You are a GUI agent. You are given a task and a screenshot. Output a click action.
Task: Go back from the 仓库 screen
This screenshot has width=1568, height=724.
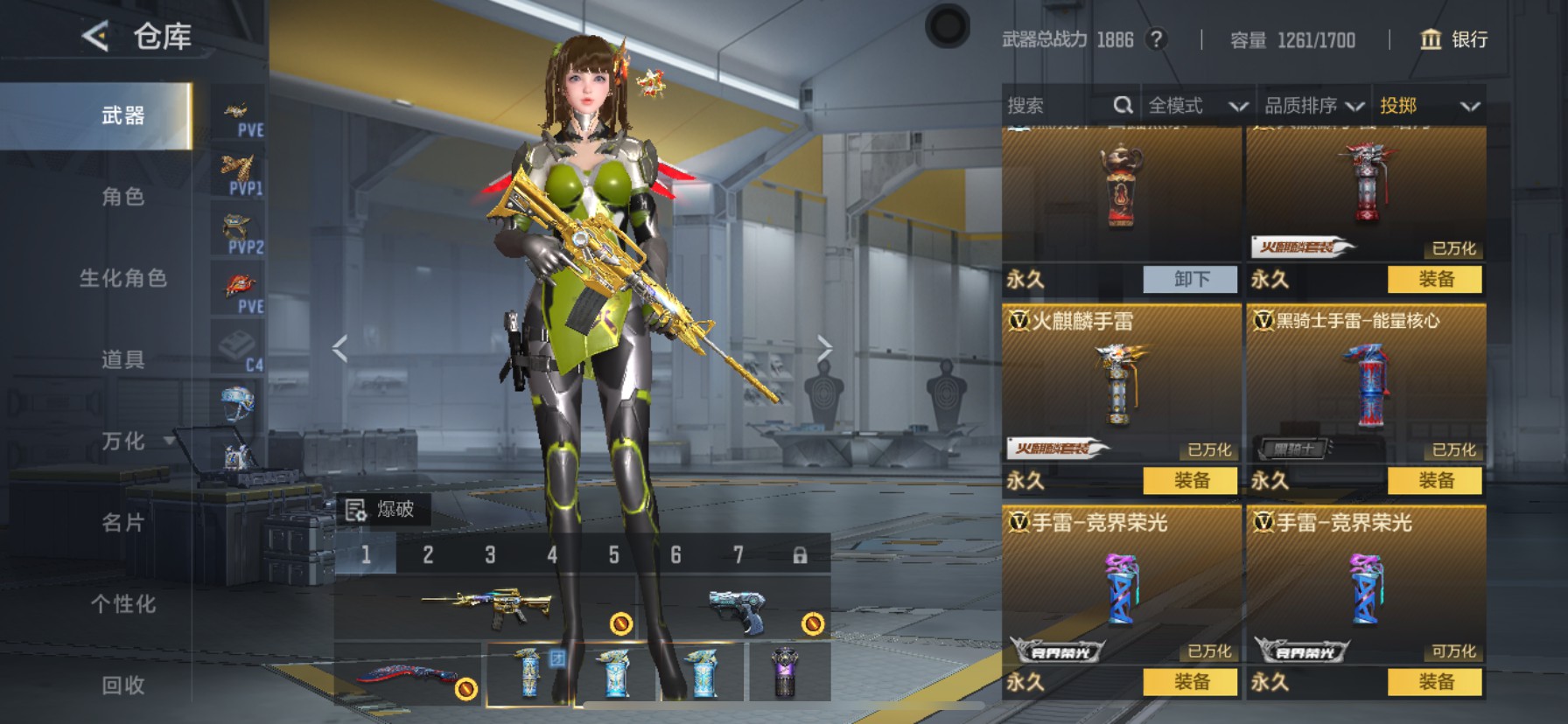tap(95, 37)
